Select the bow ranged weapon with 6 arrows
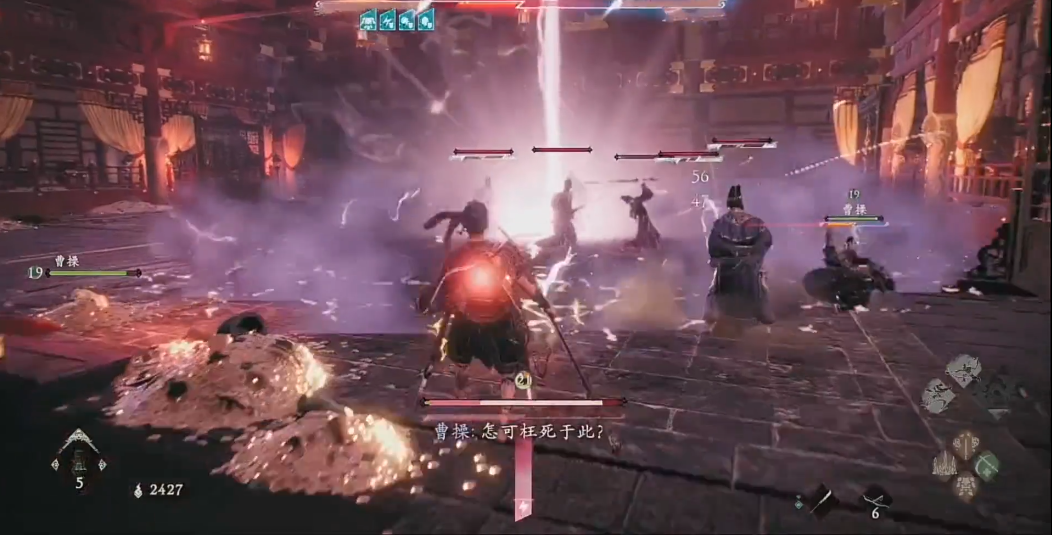The width and height of the screenshot is (1052, 535). (x=875, y=498)
